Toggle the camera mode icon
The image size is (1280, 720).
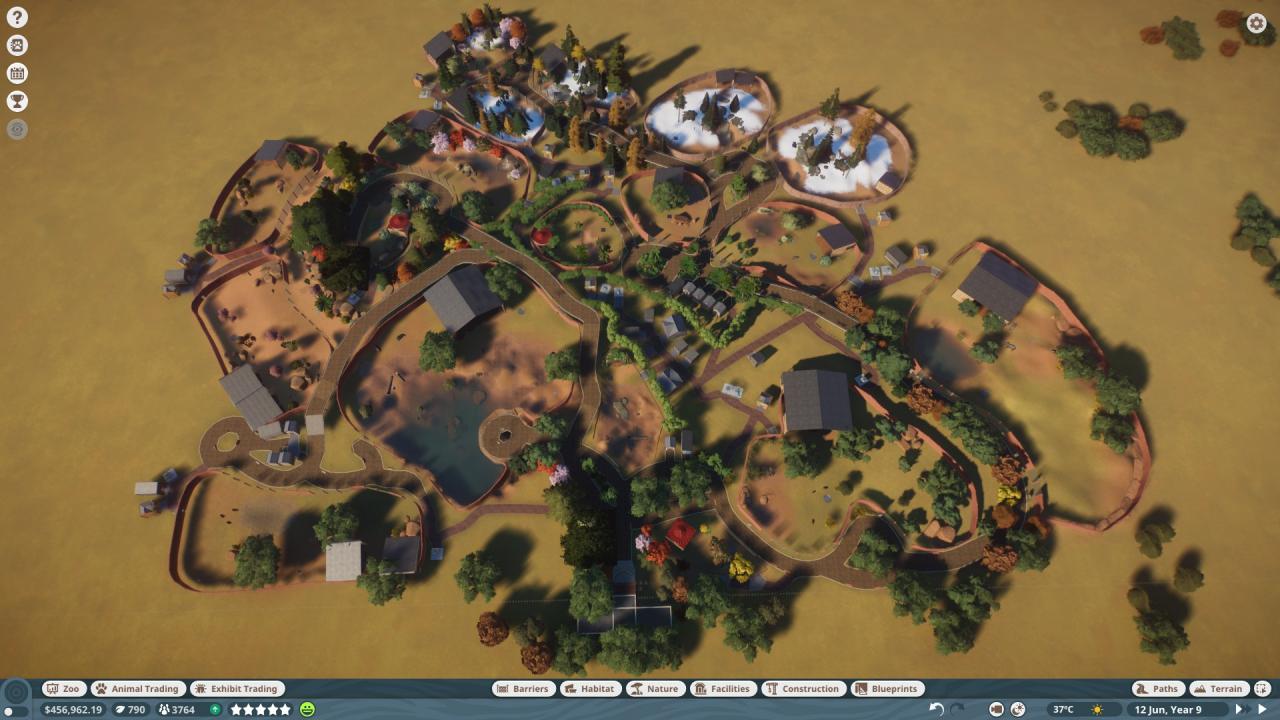[x=996, y=709]
